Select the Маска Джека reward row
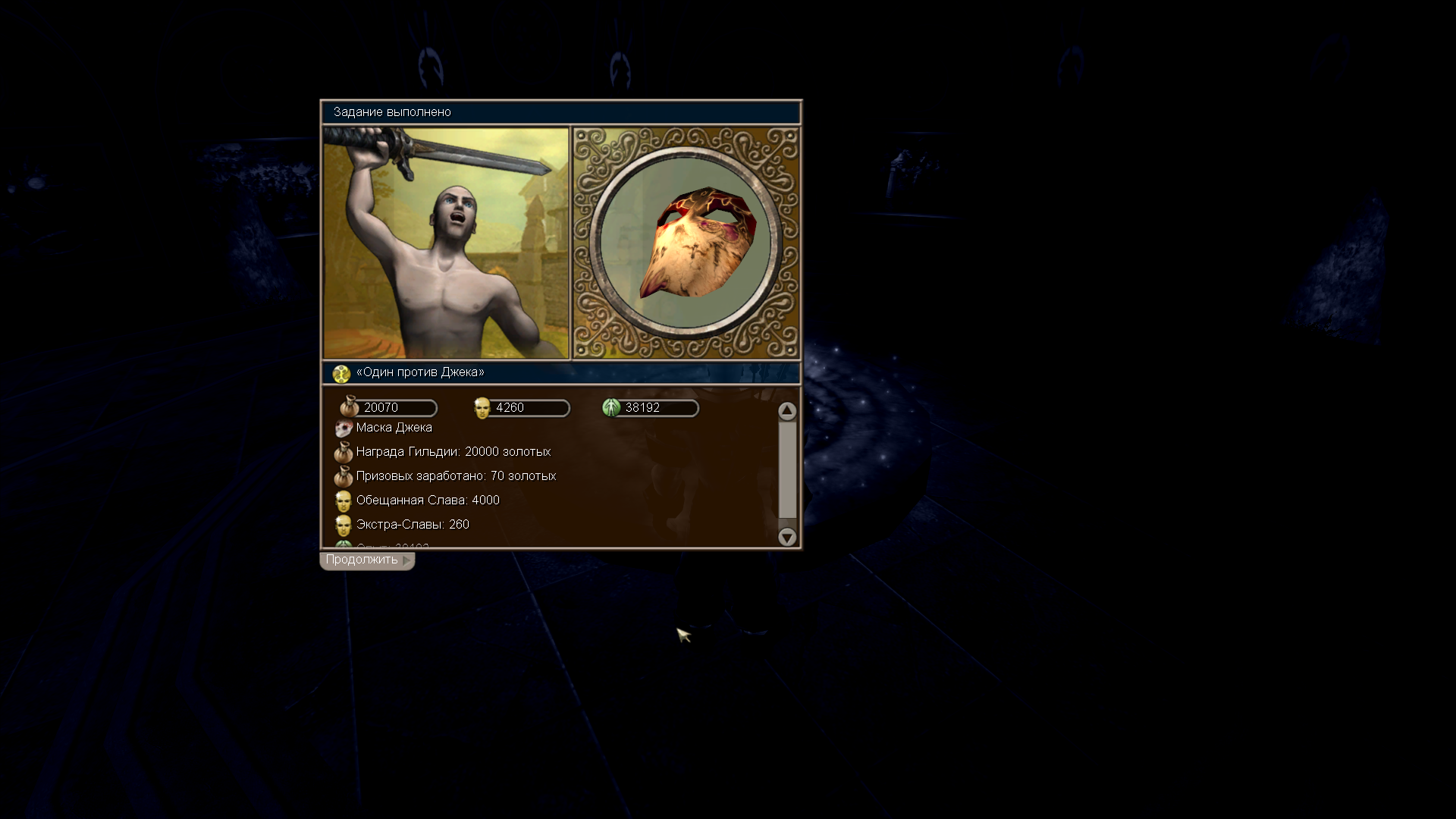This screenshot has width=1456, height=819. [x=394, y=428]
